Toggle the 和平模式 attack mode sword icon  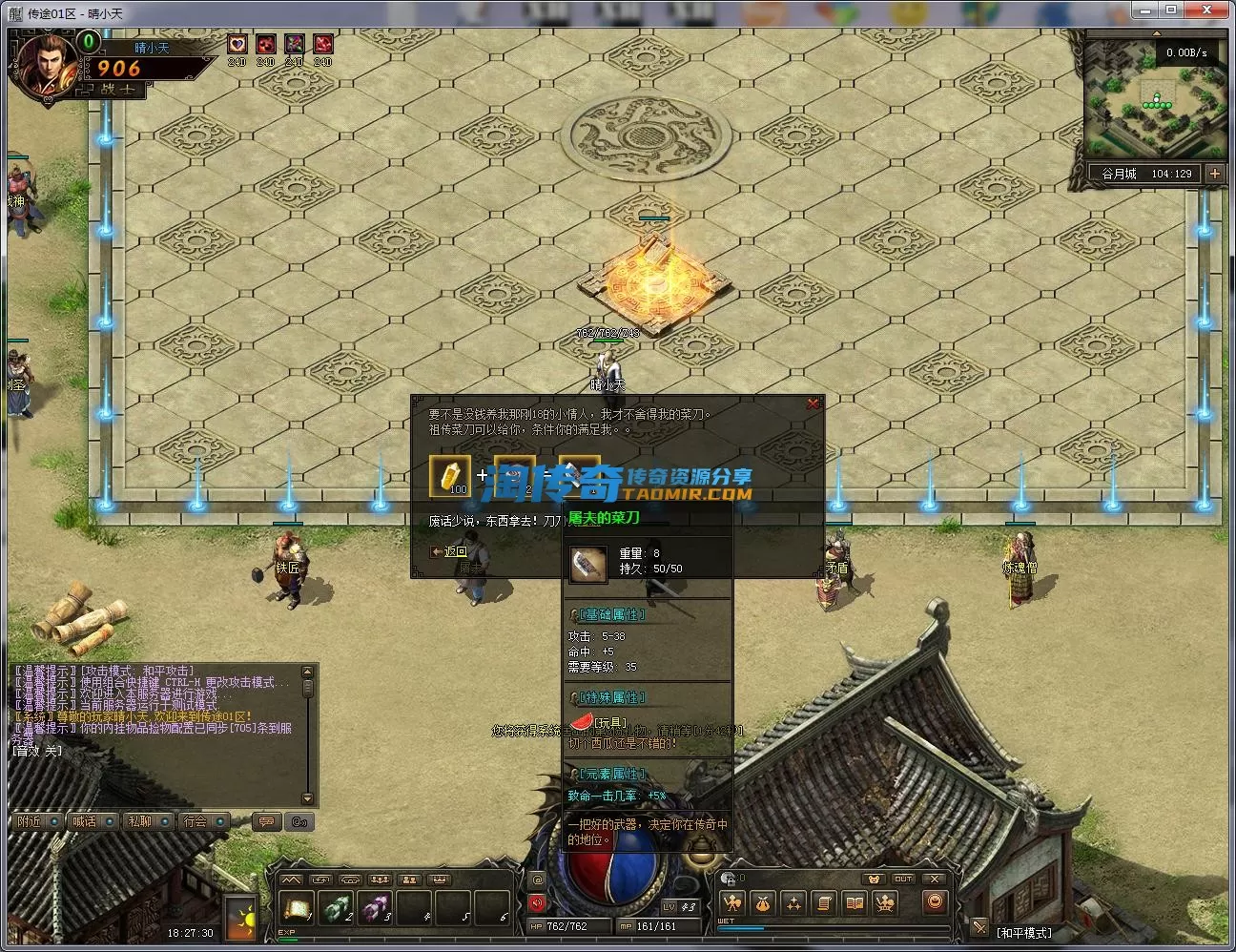pos(978,927)
